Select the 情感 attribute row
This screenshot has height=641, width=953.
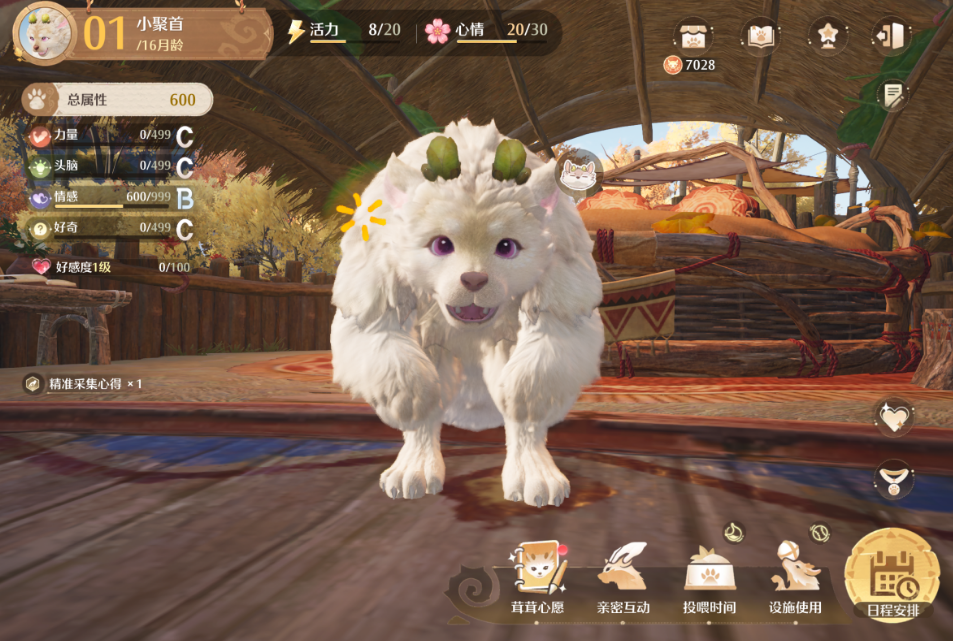coord(110,199)
